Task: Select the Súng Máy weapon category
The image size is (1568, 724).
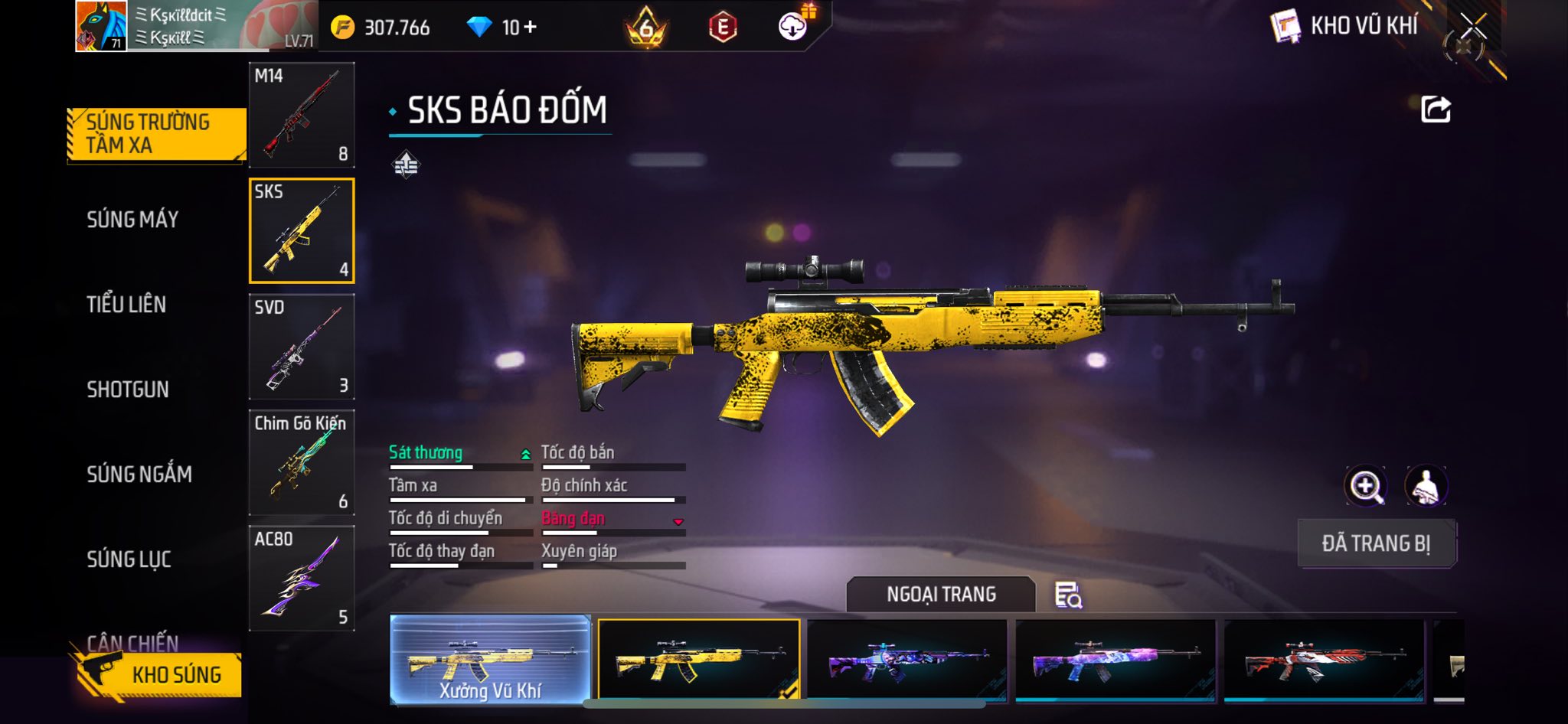Action: pyautogui.click(x=132, y=220)
